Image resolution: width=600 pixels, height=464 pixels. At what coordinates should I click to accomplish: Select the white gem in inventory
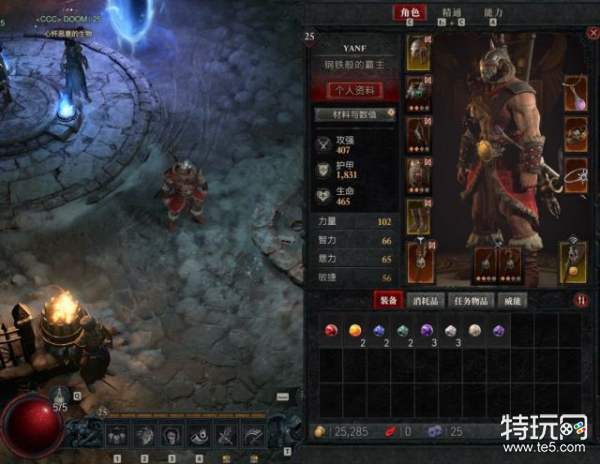(x=451, y=330)
